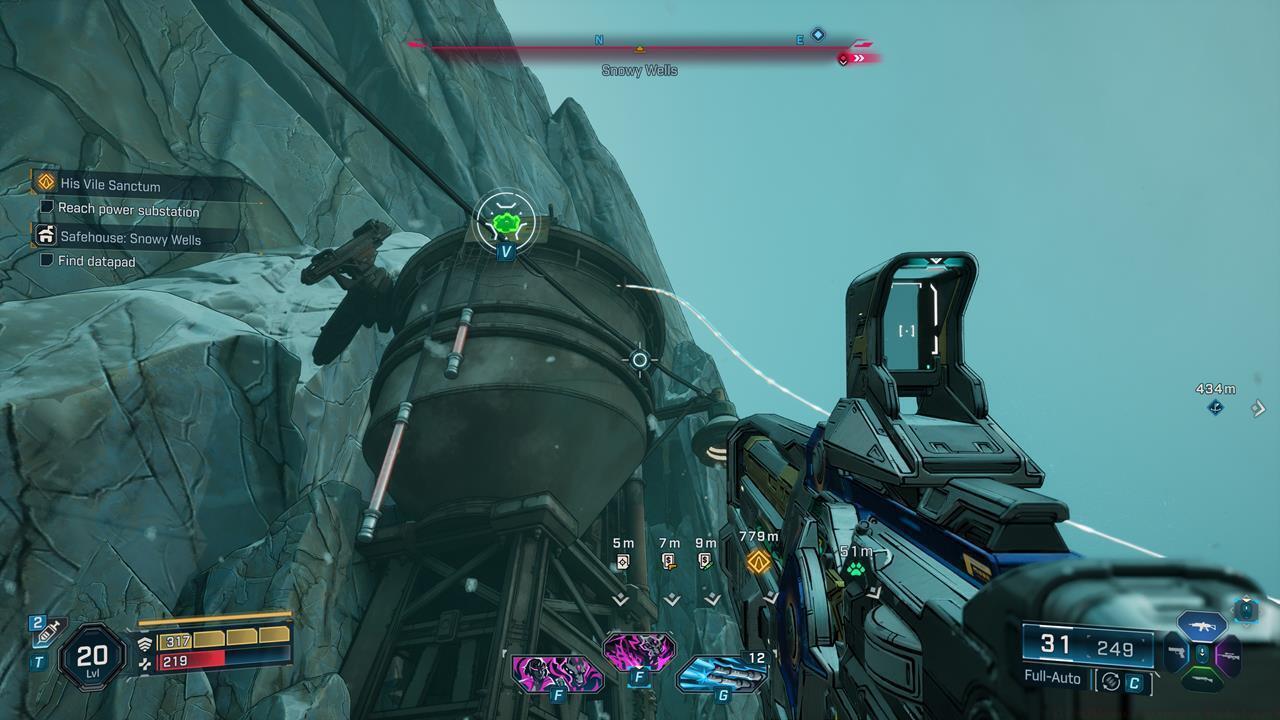This screenshot has width=1280, height=720.
Task: Select the assault rifle in the weapon wheel
Action: [1200, 626]
